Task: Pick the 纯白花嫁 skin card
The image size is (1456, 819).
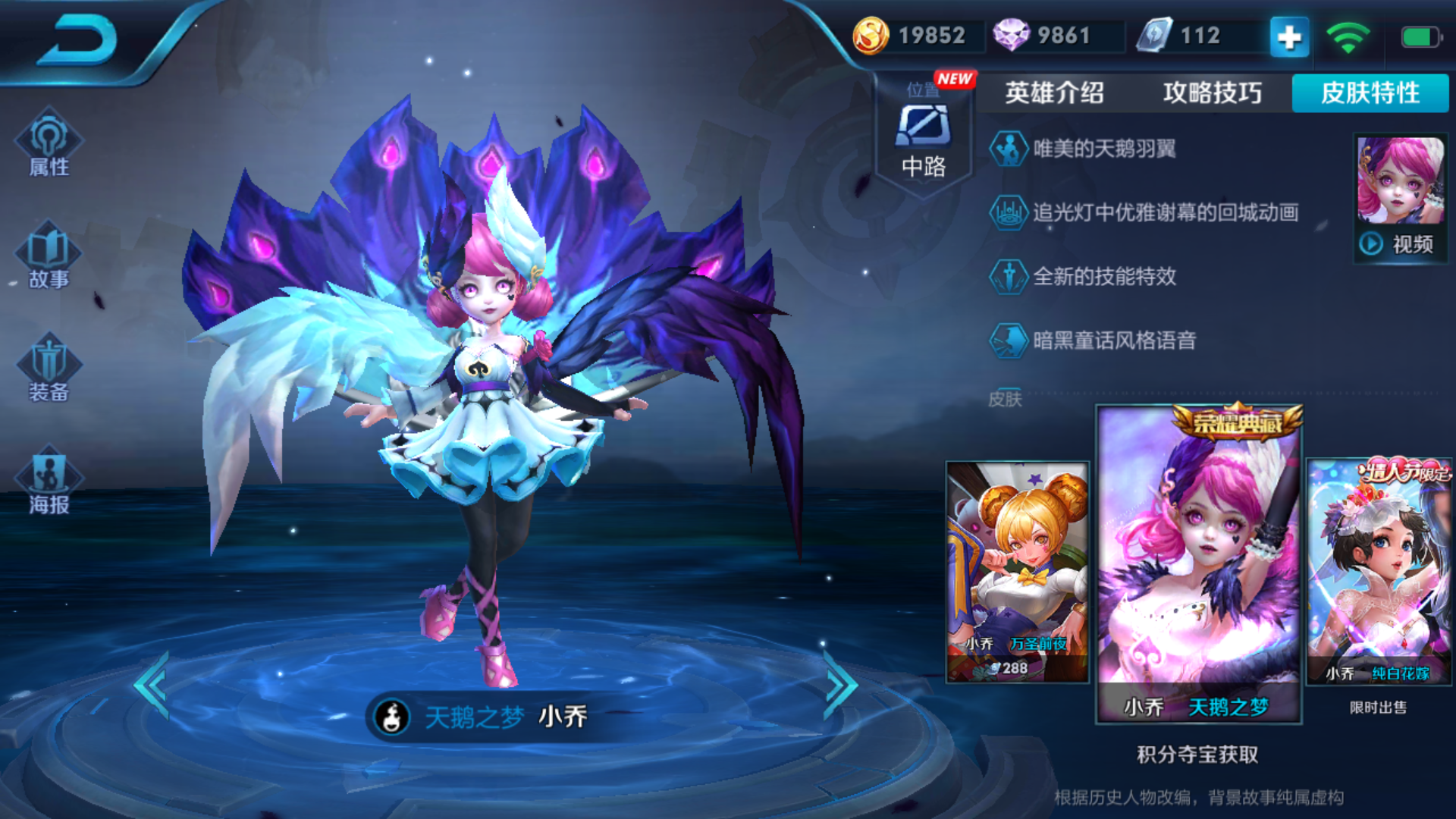Action: click(x=1378, y=571)
